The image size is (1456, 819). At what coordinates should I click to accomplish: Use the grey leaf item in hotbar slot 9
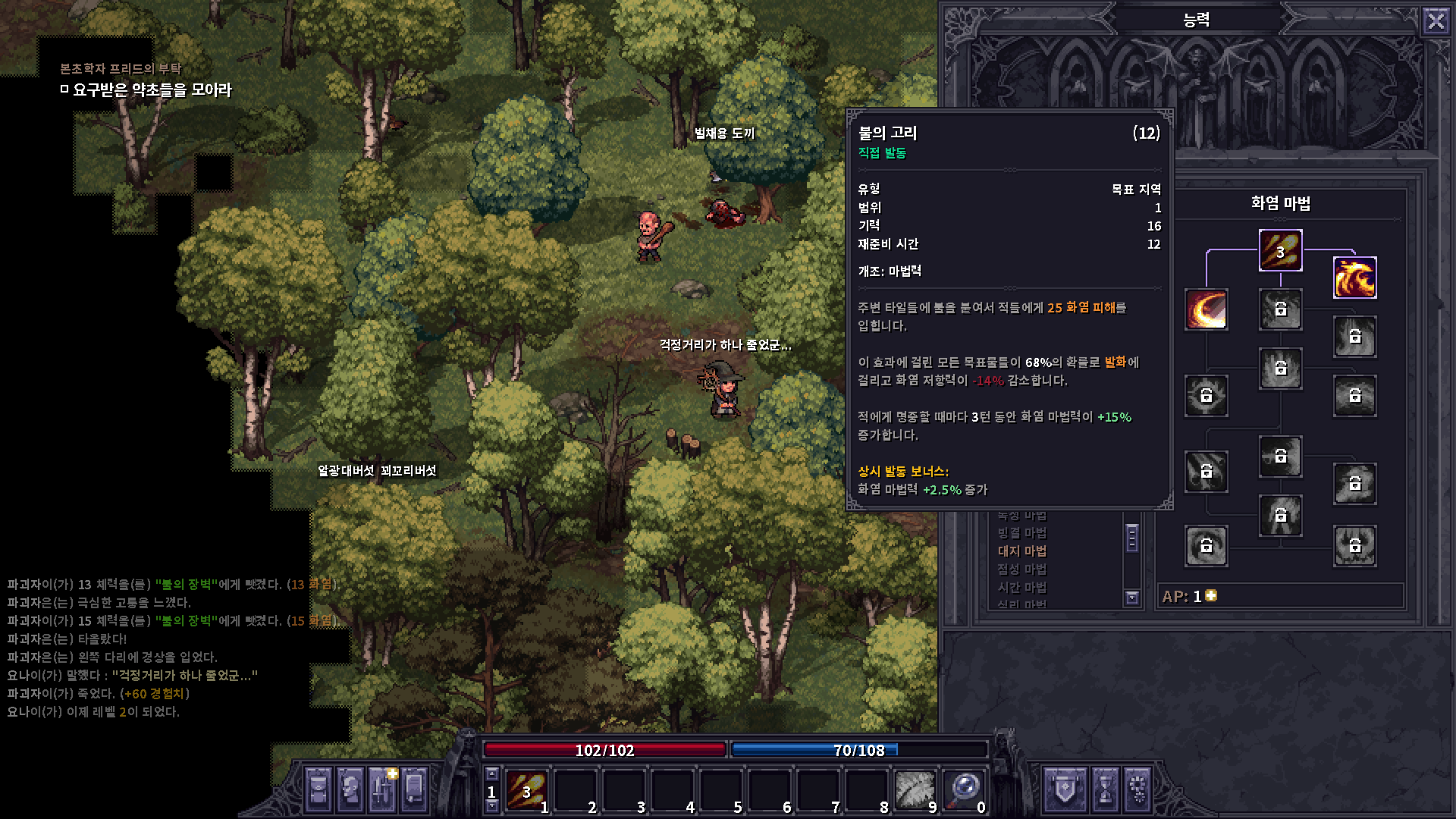(915, 790)
